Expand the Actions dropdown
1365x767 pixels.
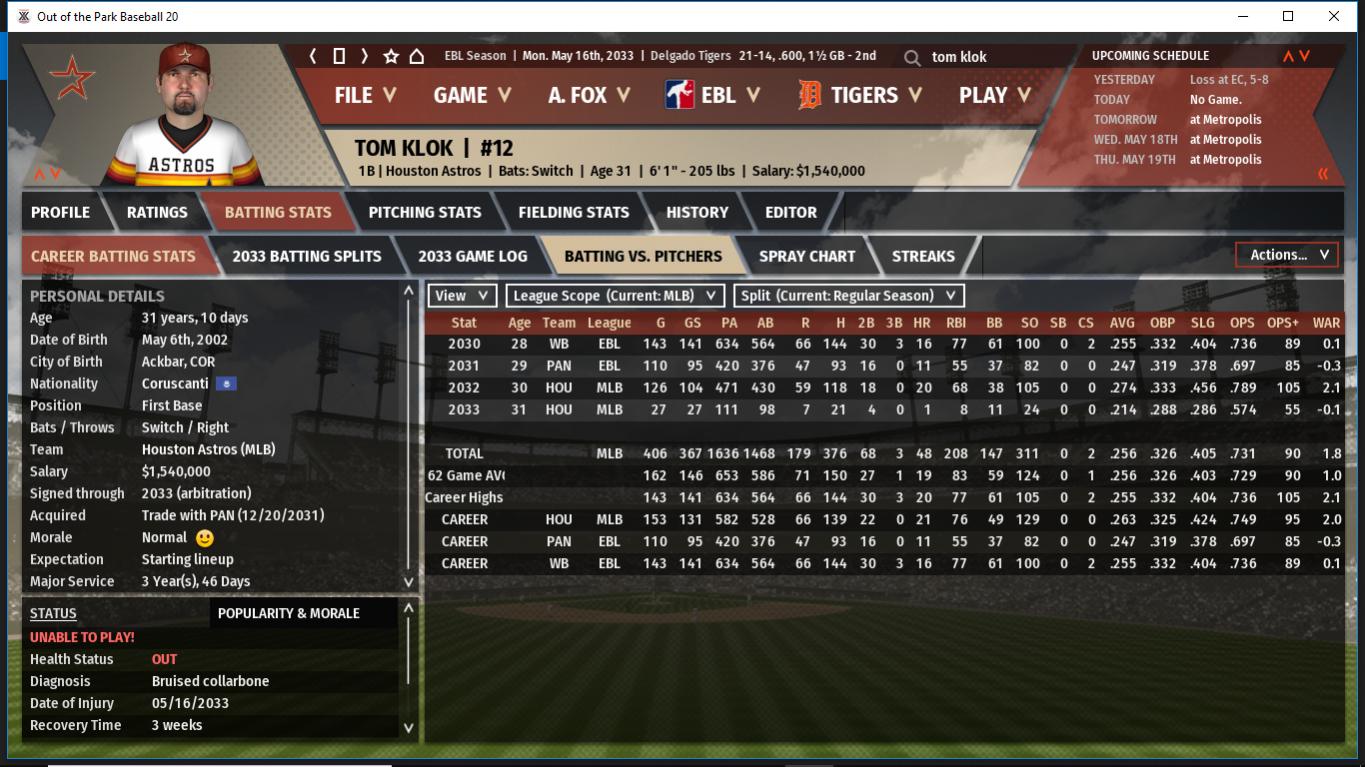pyautogui.click(x=1288, y=255)
